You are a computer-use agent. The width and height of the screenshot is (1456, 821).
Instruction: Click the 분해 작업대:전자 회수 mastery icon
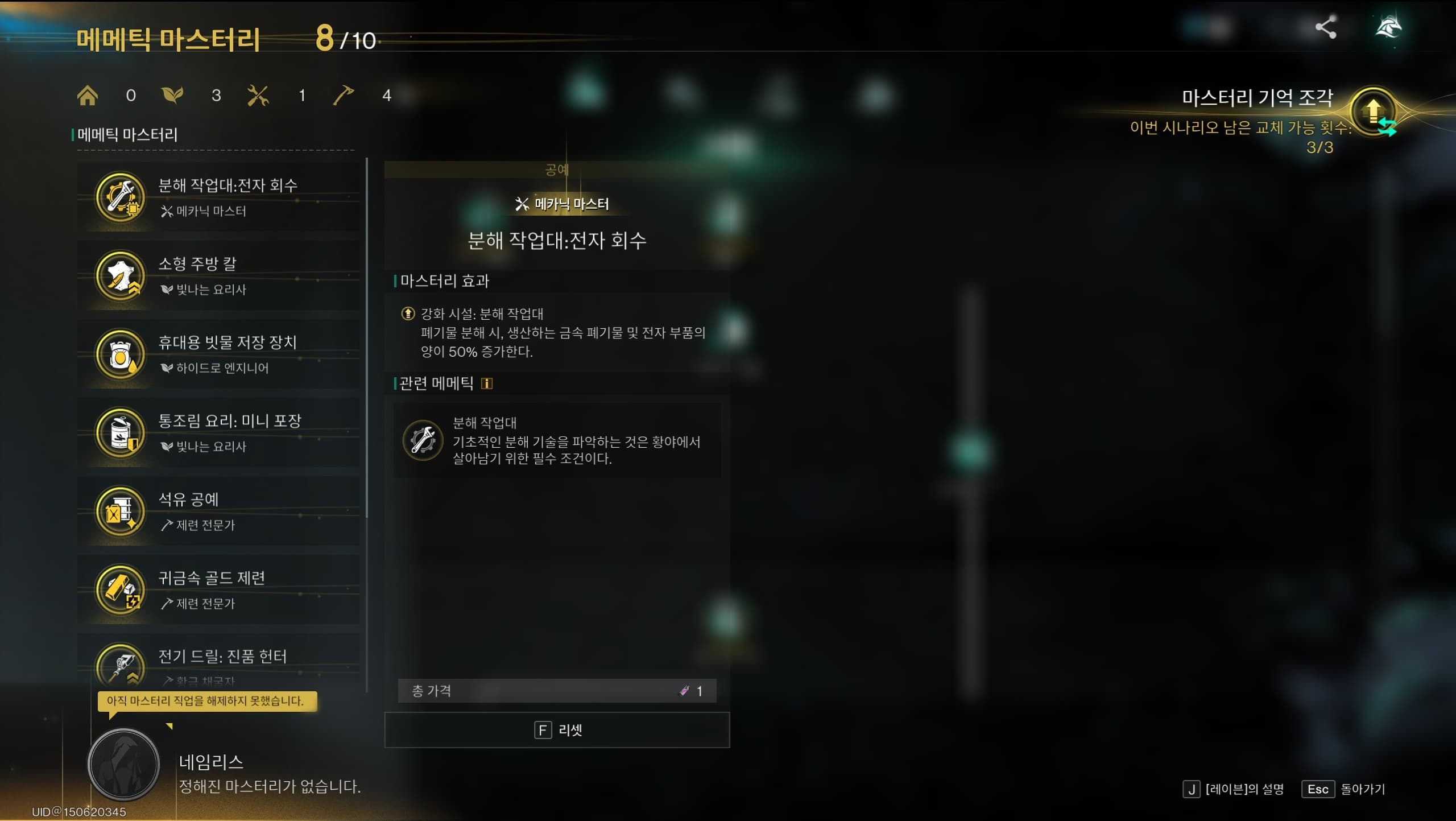tap(121, 197)
